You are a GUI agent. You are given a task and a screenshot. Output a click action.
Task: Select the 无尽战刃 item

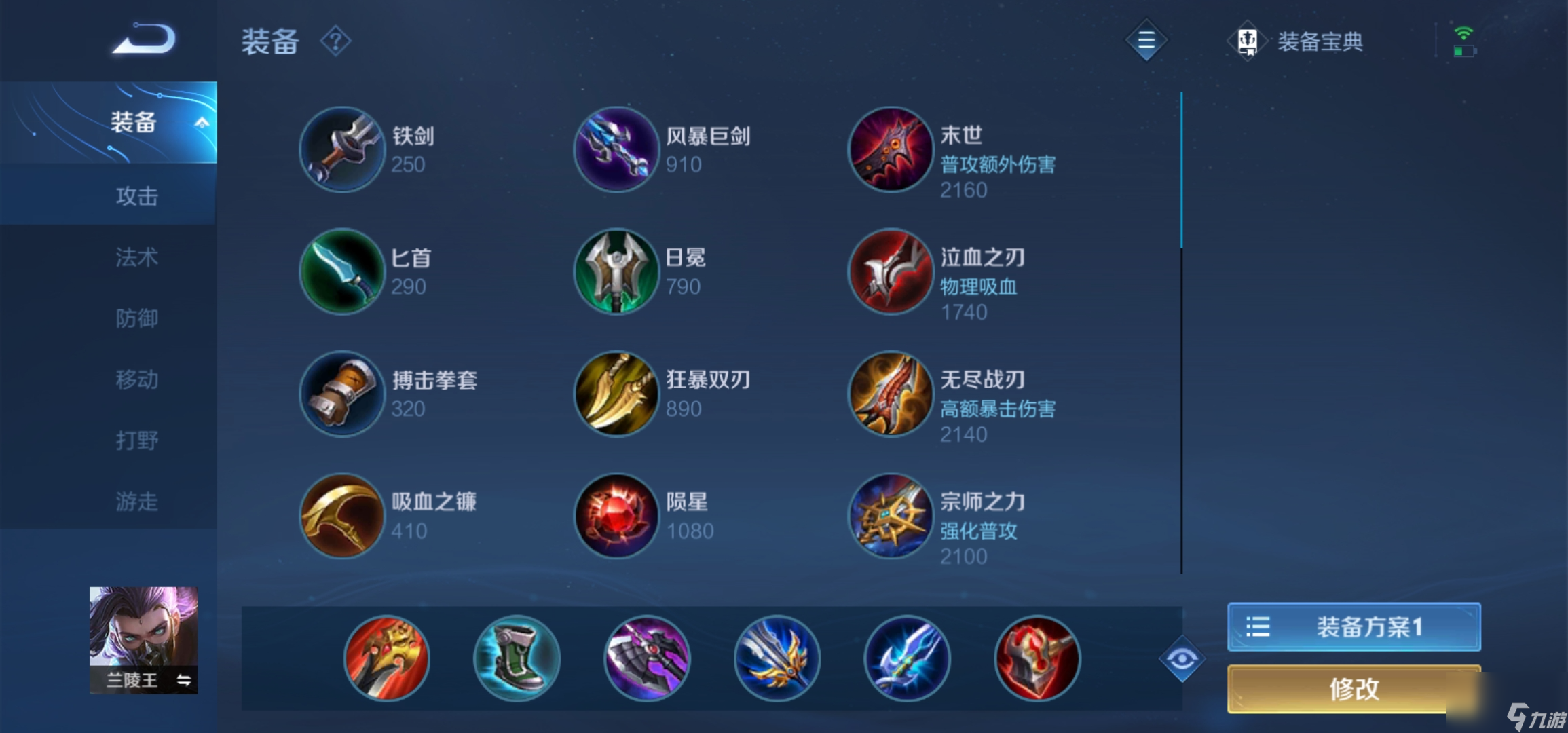(x=890, y=394)
